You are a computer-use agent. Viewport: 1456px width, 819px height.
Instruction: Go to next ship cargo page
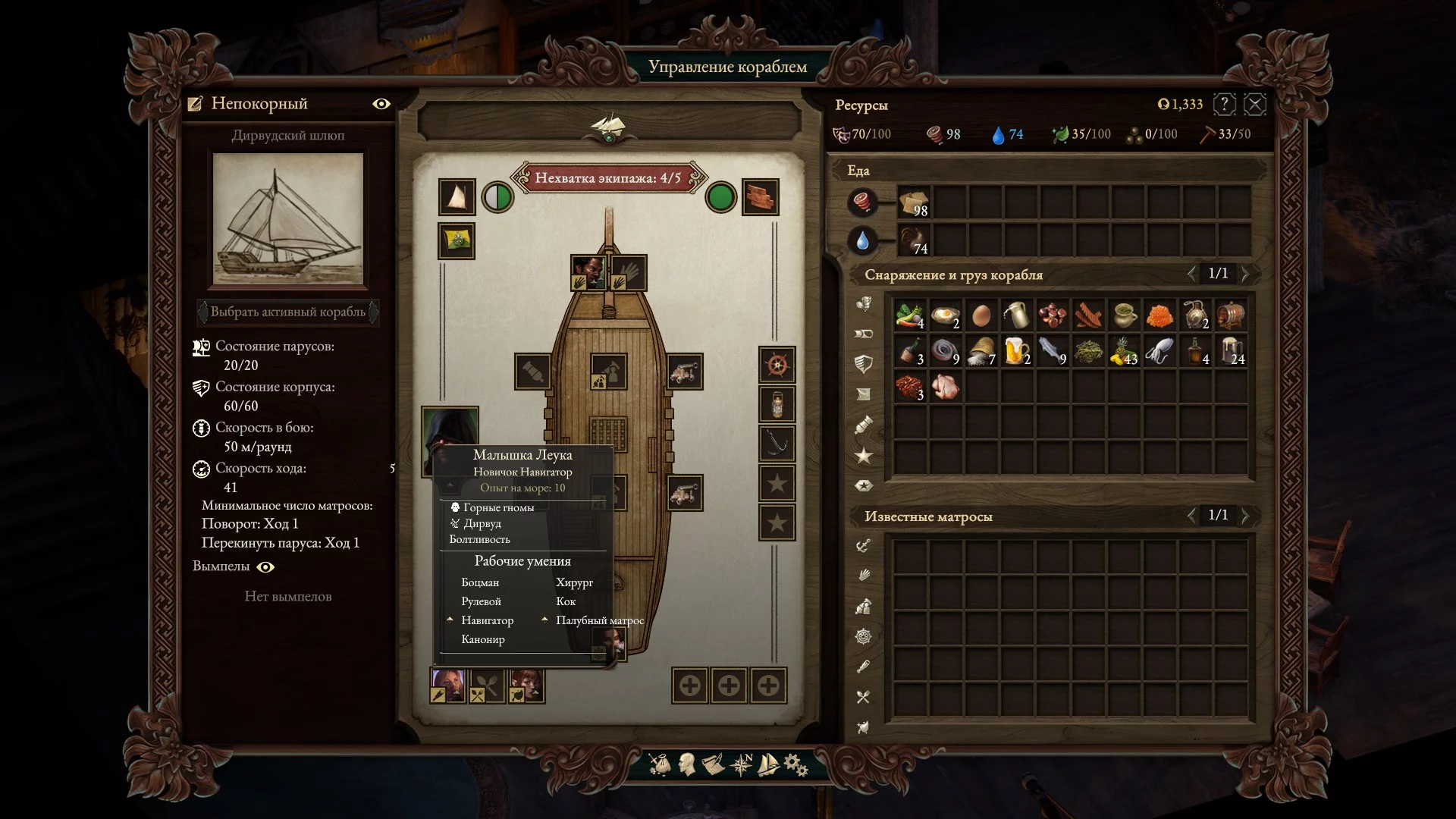click(x=1245, y=273)
